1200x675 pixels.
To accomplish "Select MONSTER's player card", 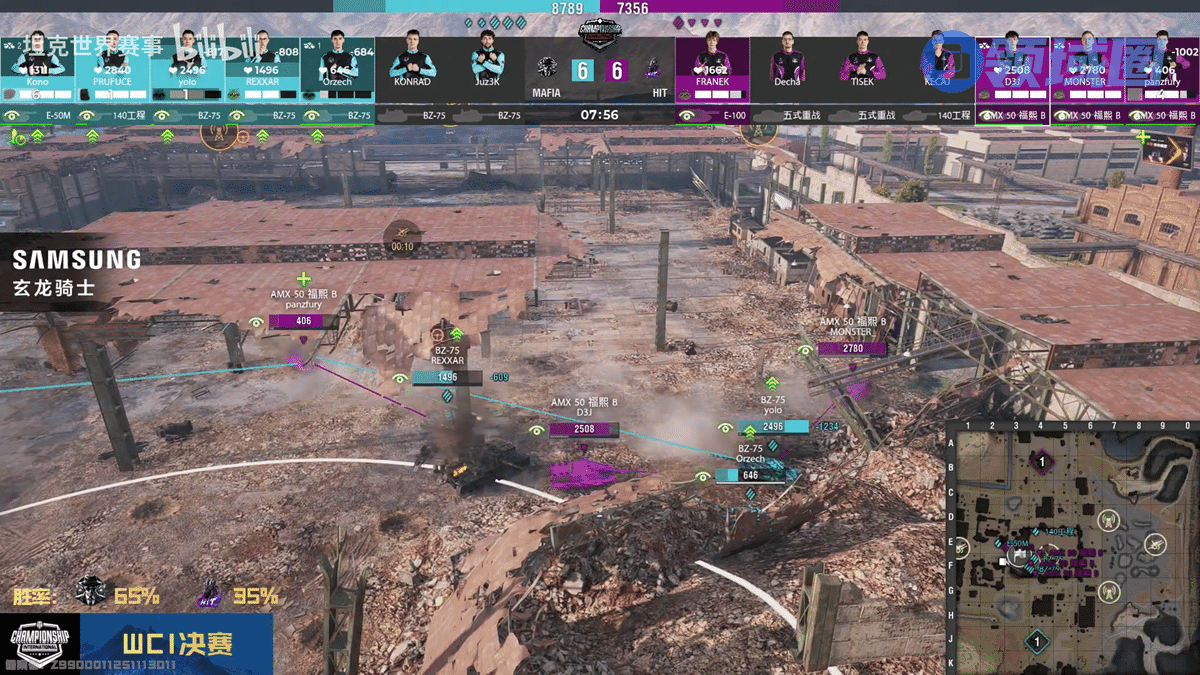I will [x=1086, y=68].
